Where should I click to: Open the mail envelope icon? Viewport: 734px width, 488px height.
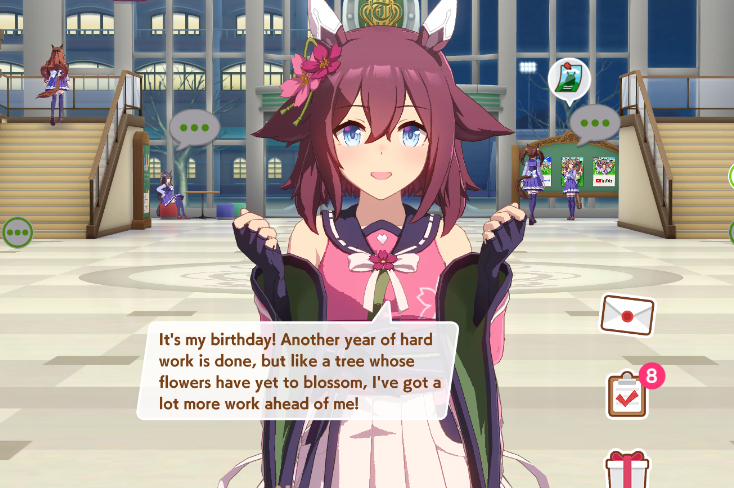click(626, 315)
